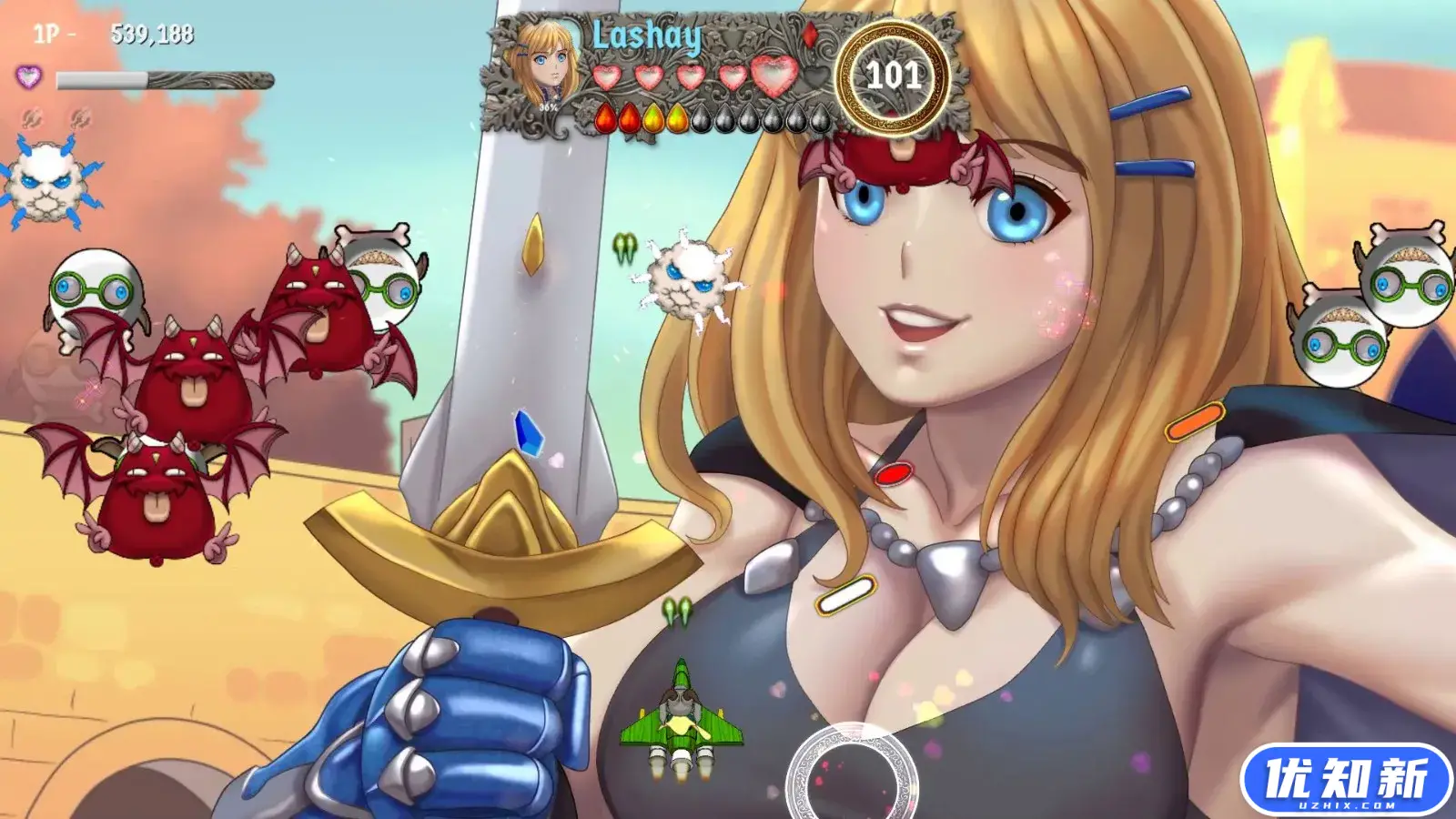This screenshot has height=819, width=1456.
Task: Click the first red flame gem on the HUD
Action: tap(606, 118)
